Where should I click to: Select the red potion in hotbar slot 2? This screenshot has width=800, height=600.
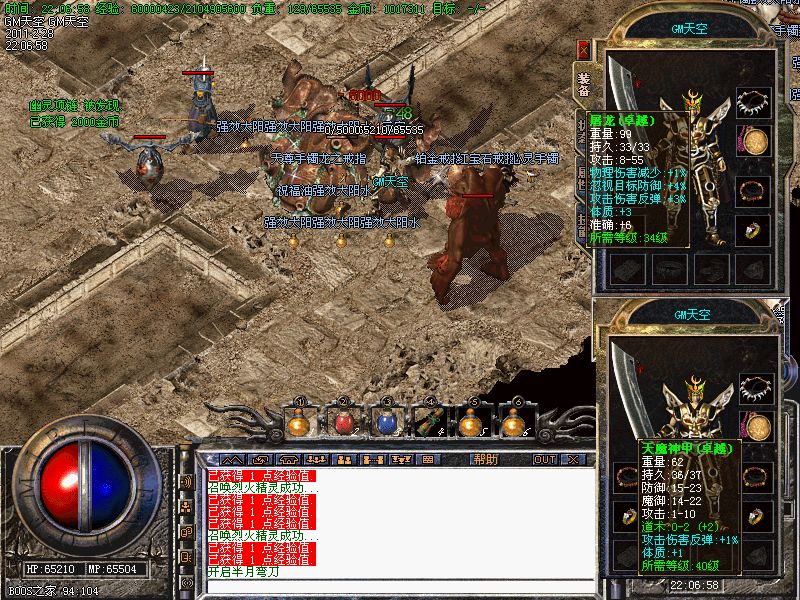coord(343,424)
